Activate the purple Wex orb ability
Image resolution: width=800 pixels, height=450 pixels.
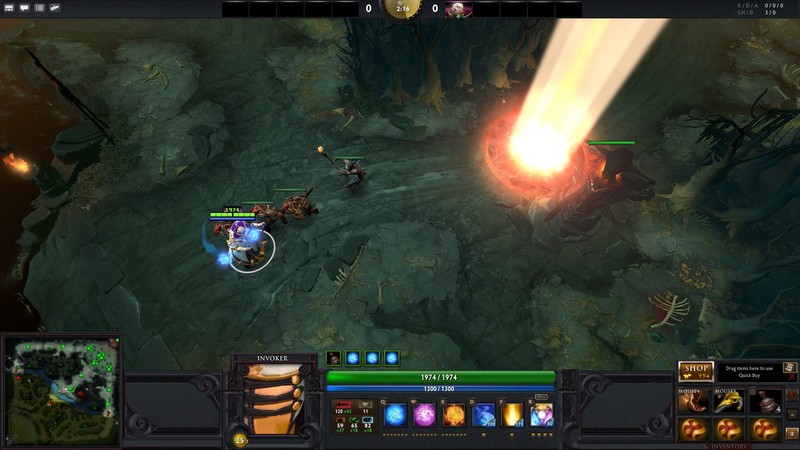pos(424,414)
